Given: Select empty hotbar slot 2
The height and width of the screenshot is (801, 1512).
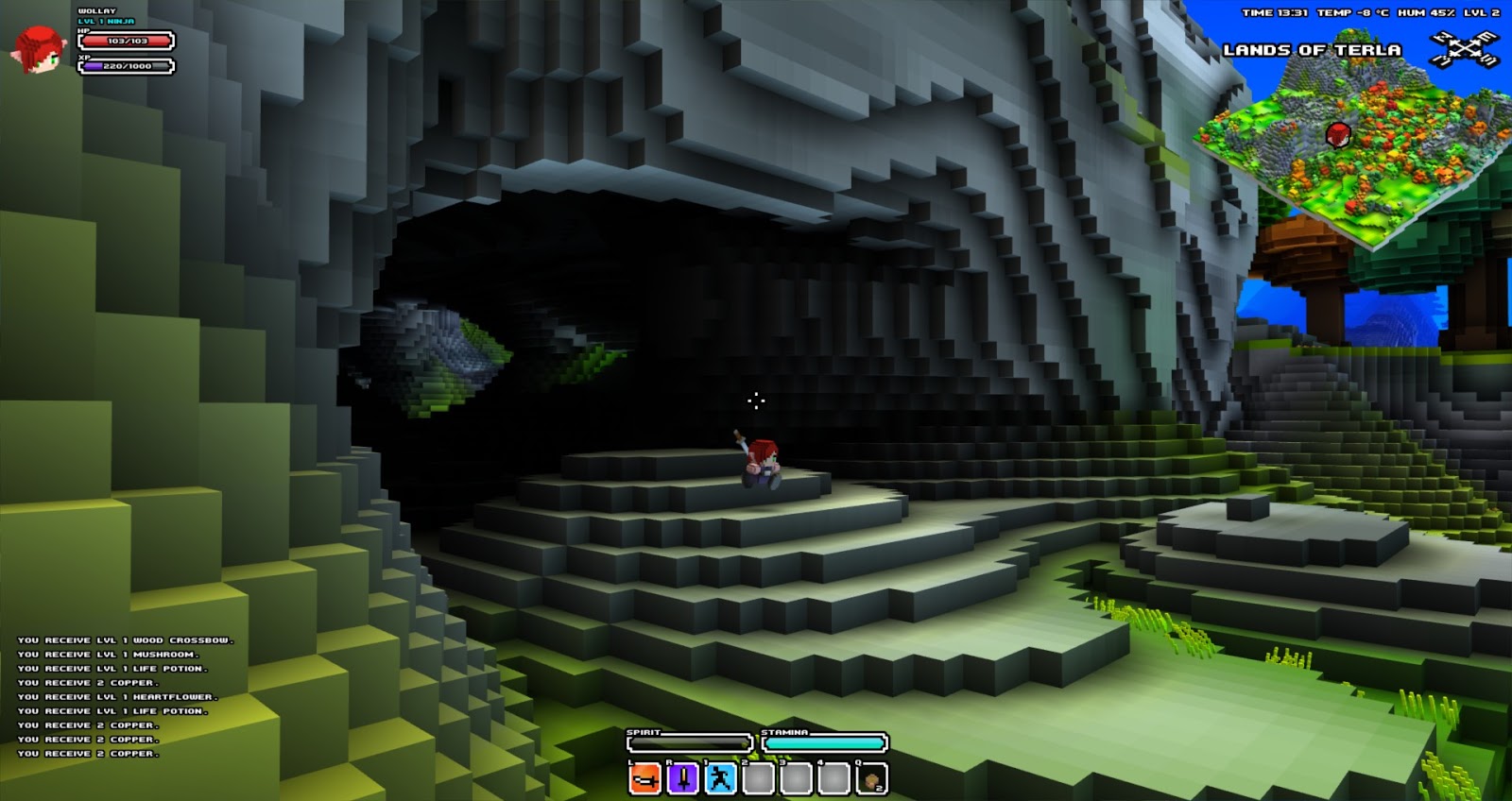Looking at the screenshot, I should point(758,779).
